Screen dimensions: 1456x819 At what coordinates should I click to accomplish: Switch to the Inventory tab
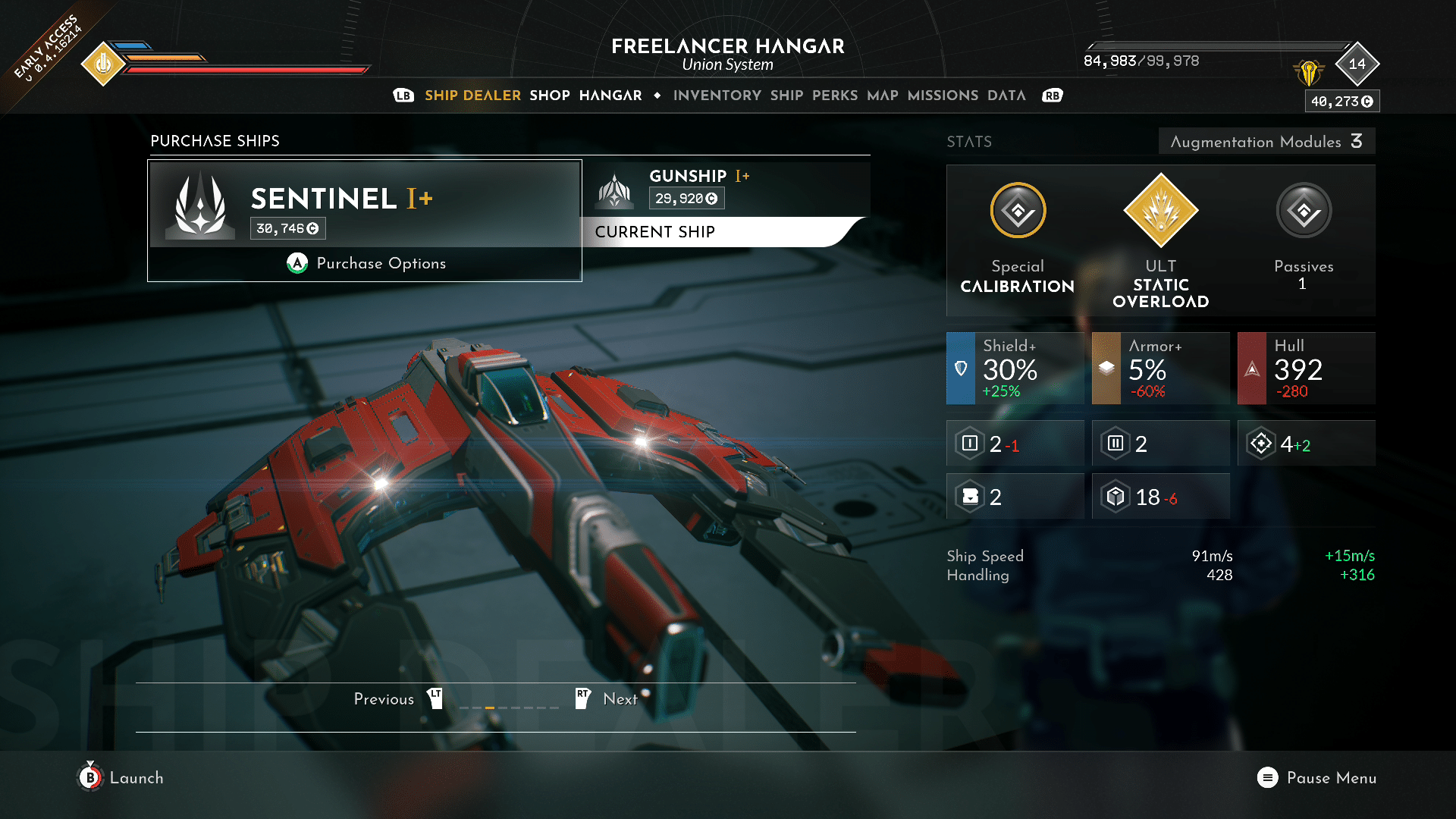pos(717,96)
